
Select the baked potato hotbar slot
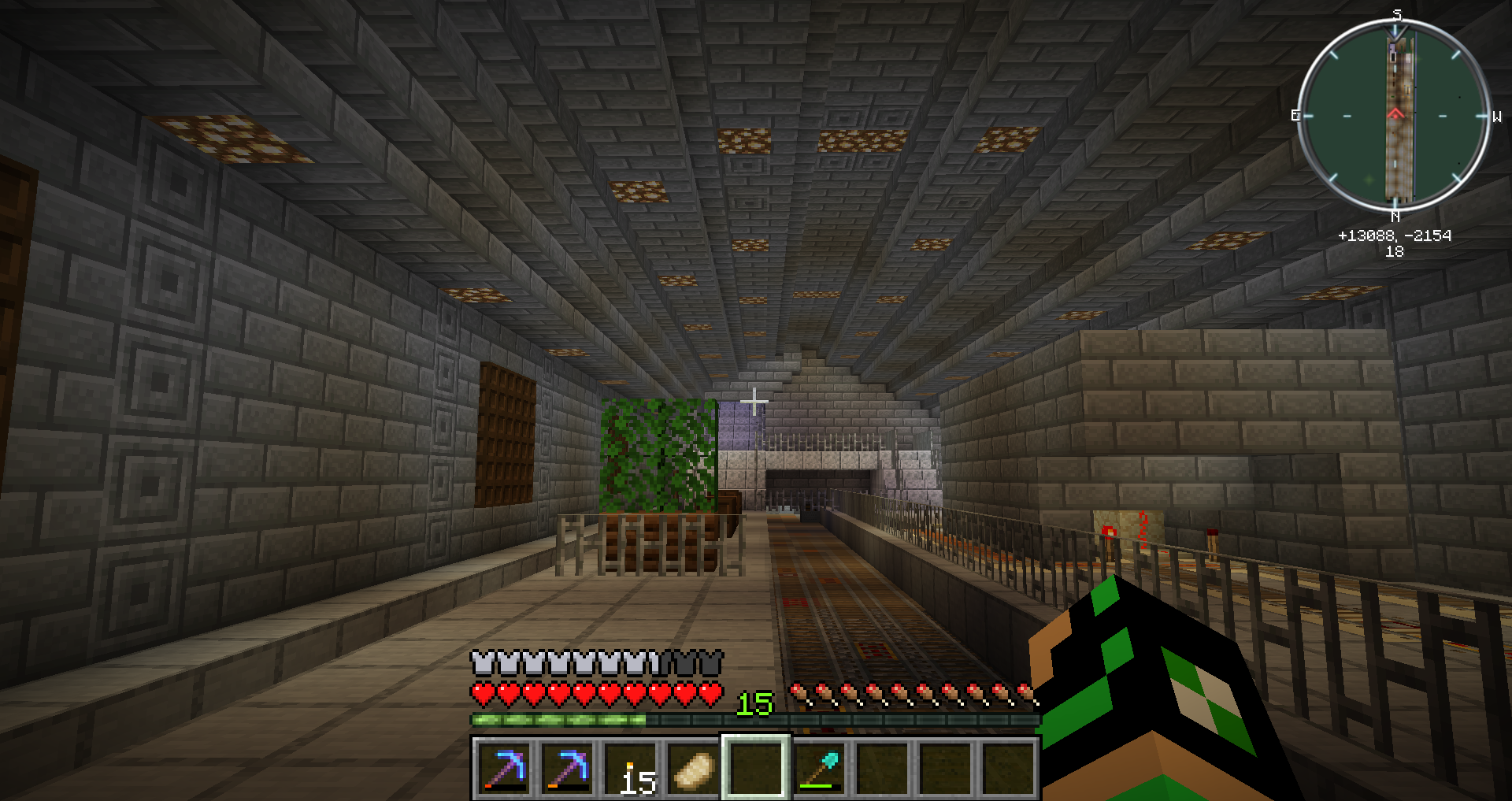[x=693, y=769]
